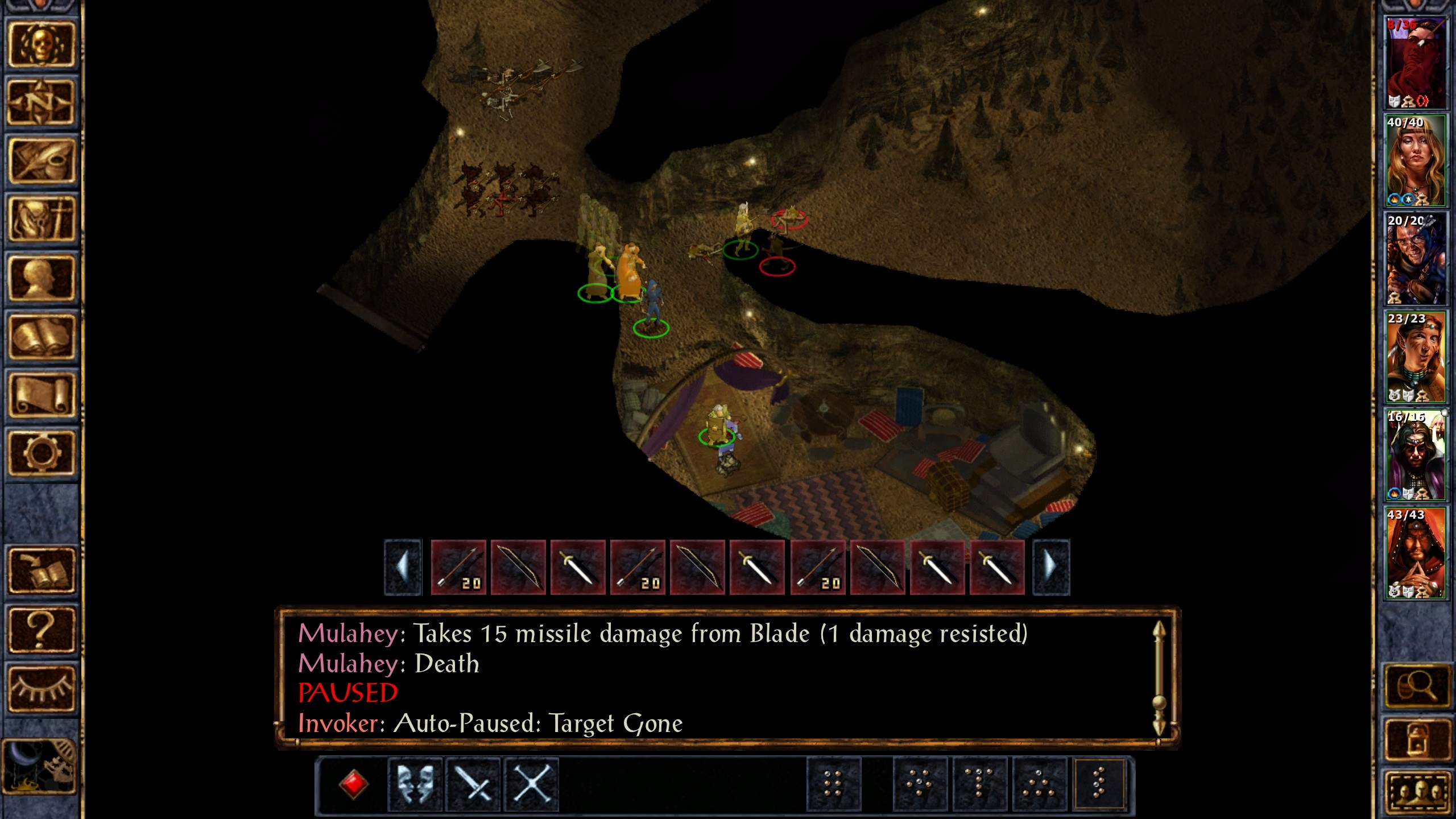Open the priest scroll button
The width and height of the screenshot is (1456, 819).
pyautogui.click(x=41, y=395)
